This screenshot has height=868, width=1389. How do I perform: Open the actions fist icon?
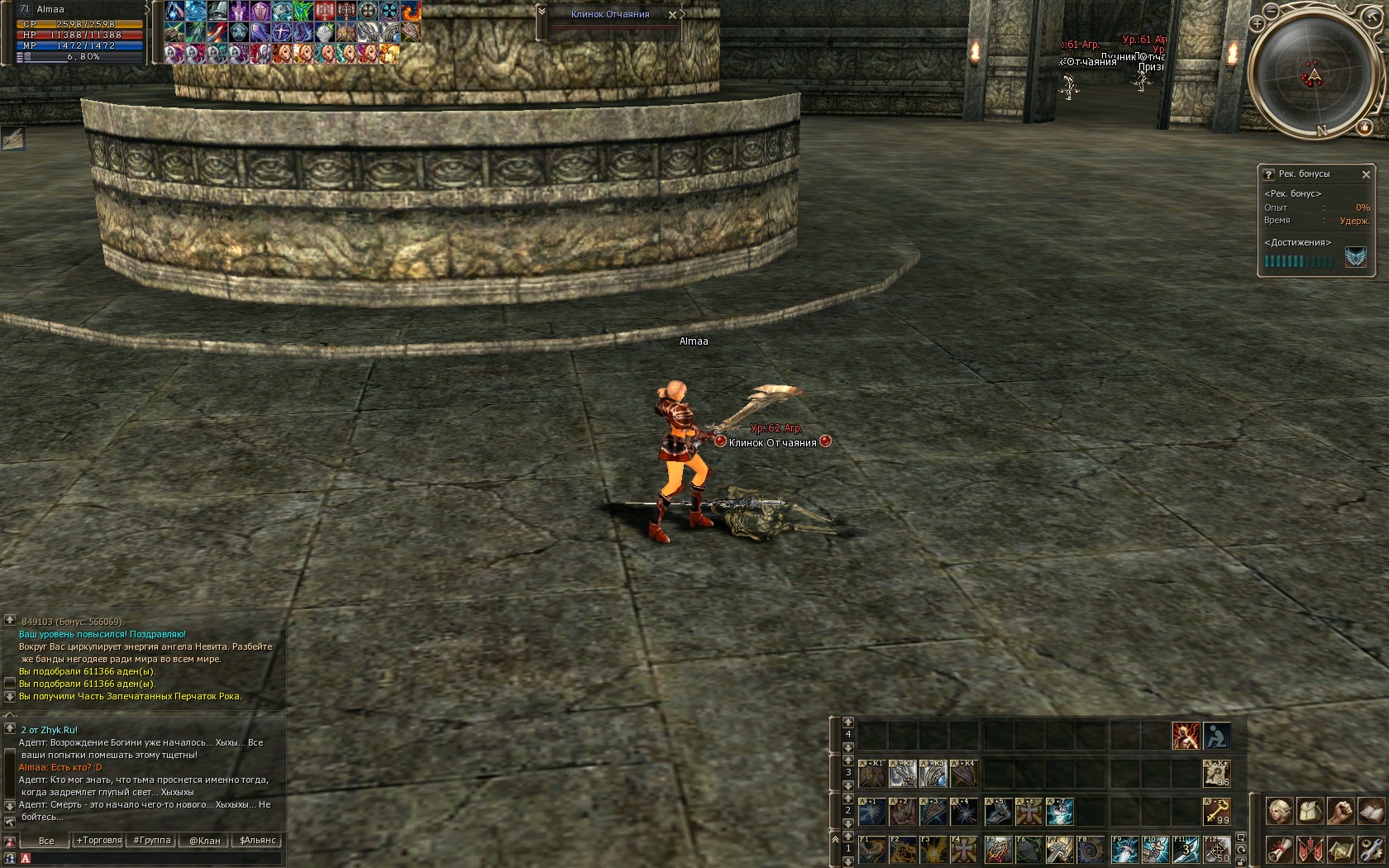(1340, 811)
